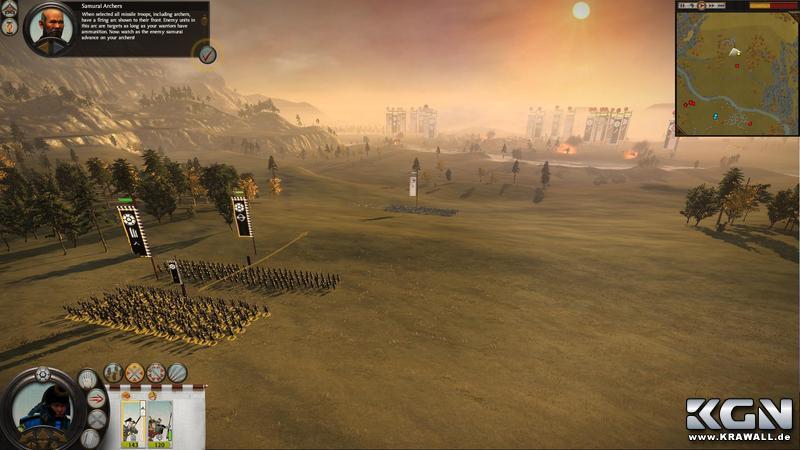Open the question mark help button
The height and width of the screenshot is (450, 800).
pyautogui.click(x=9, y=27)
